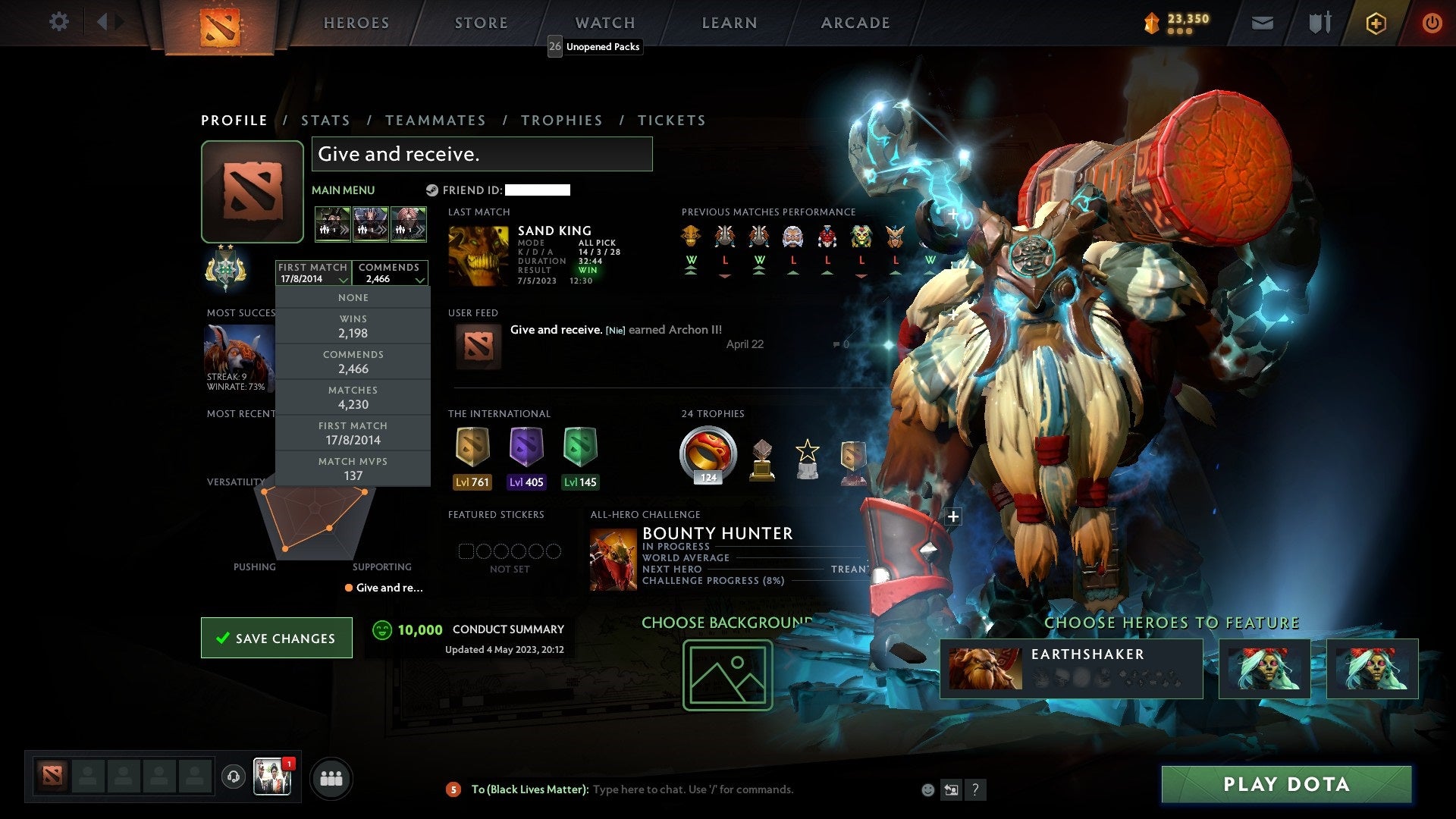Choose Wins in the stat dropdown
Image resolution: width=1456 pixels, height=819 pixels.
(353, 326)
